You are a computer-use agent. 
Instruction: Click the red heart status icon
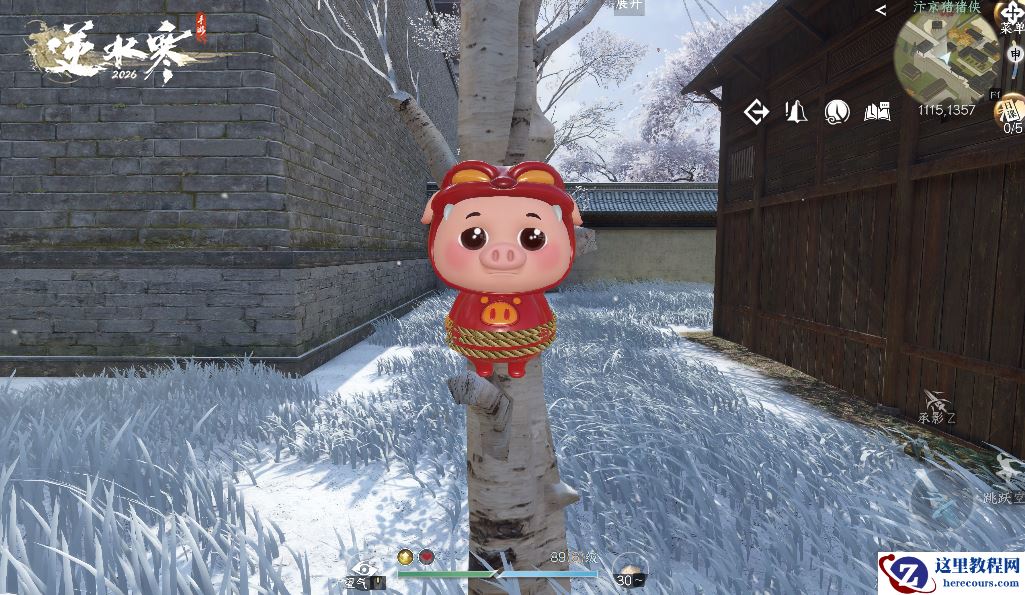click(x=427, y=557)
